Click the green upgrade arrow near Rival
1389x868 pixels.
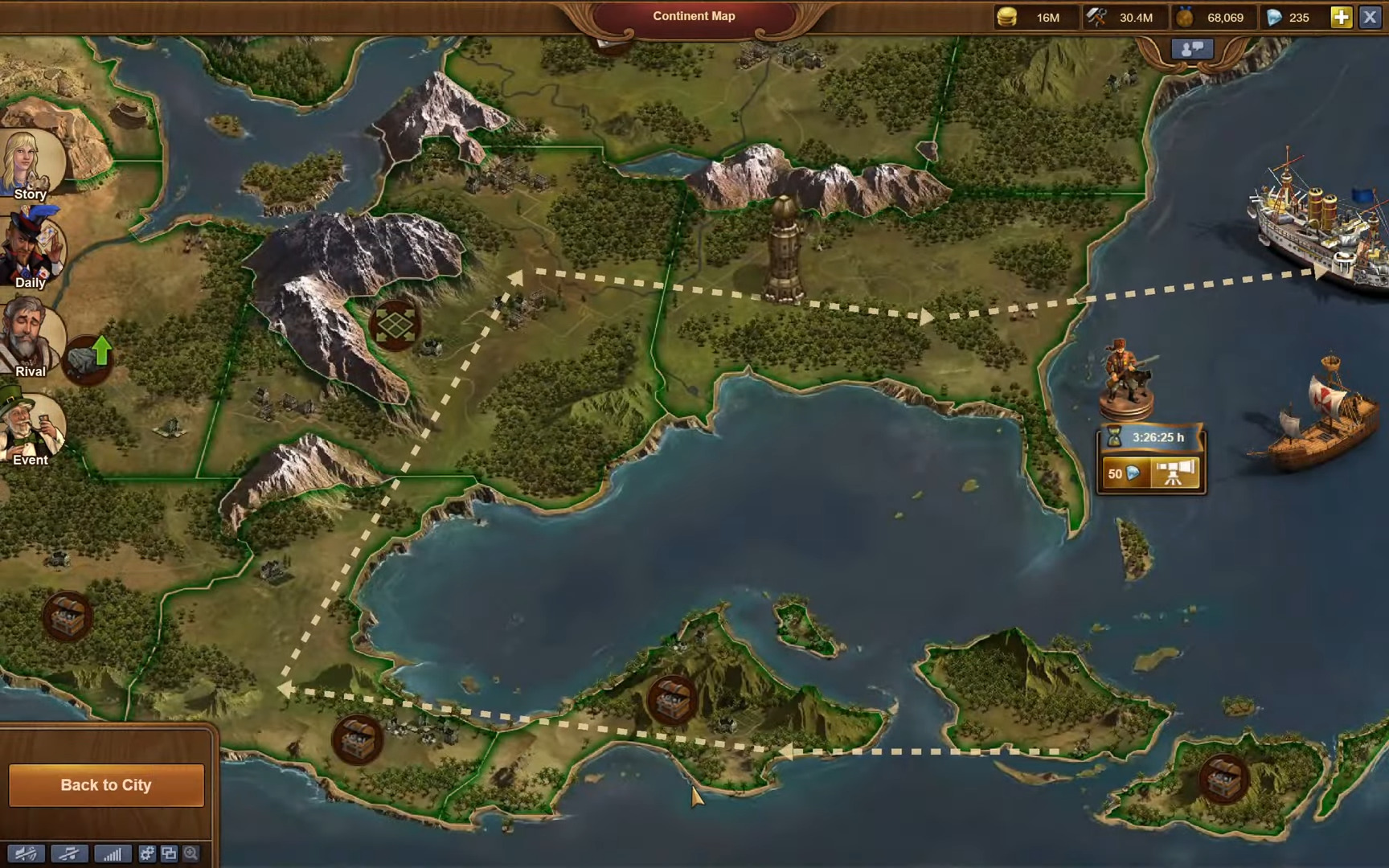(x=101, y=350)
